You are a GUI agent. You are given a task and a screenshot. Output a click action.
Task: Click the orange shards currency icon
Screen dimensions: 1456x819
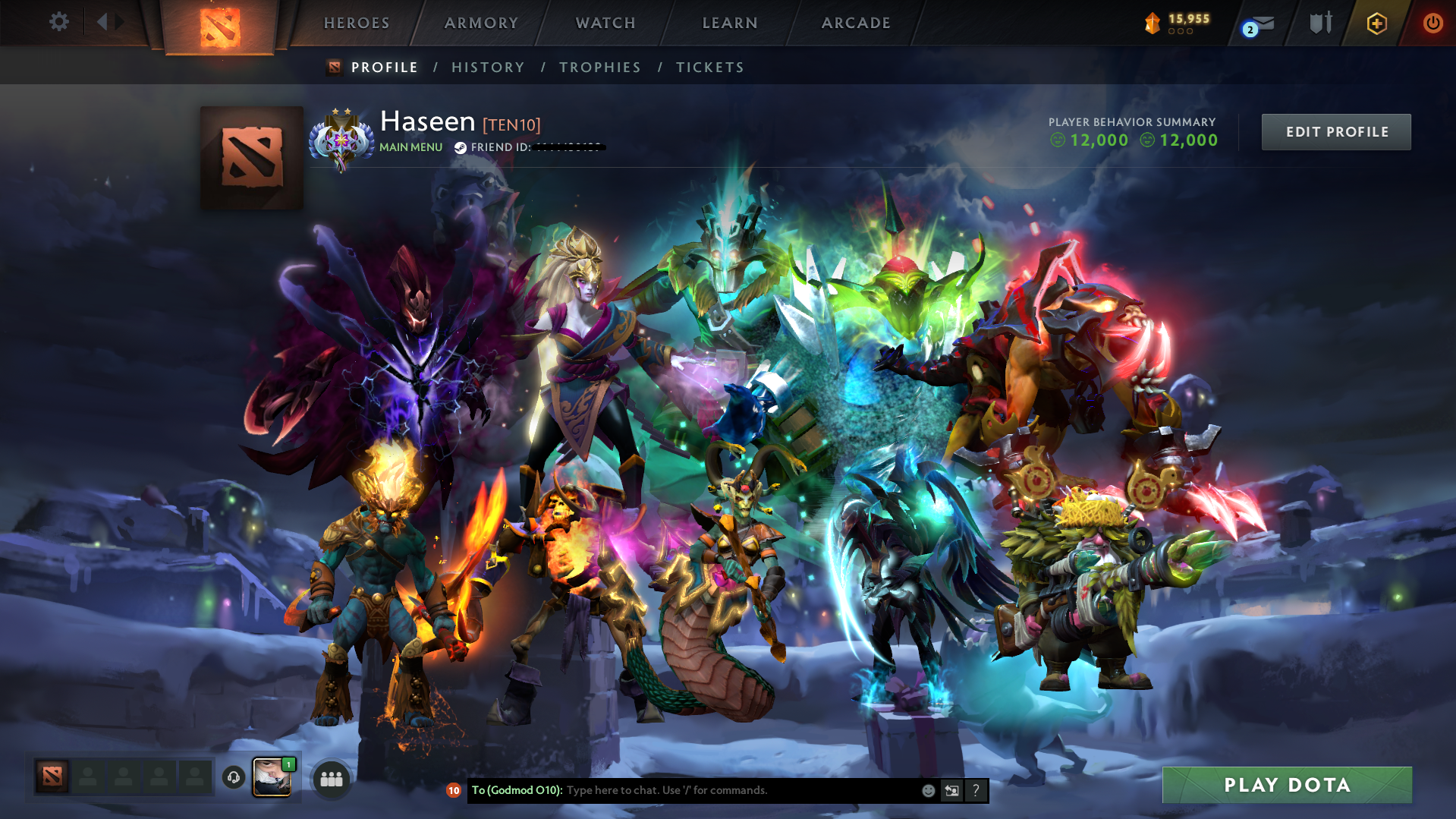tap(1152, 23)
